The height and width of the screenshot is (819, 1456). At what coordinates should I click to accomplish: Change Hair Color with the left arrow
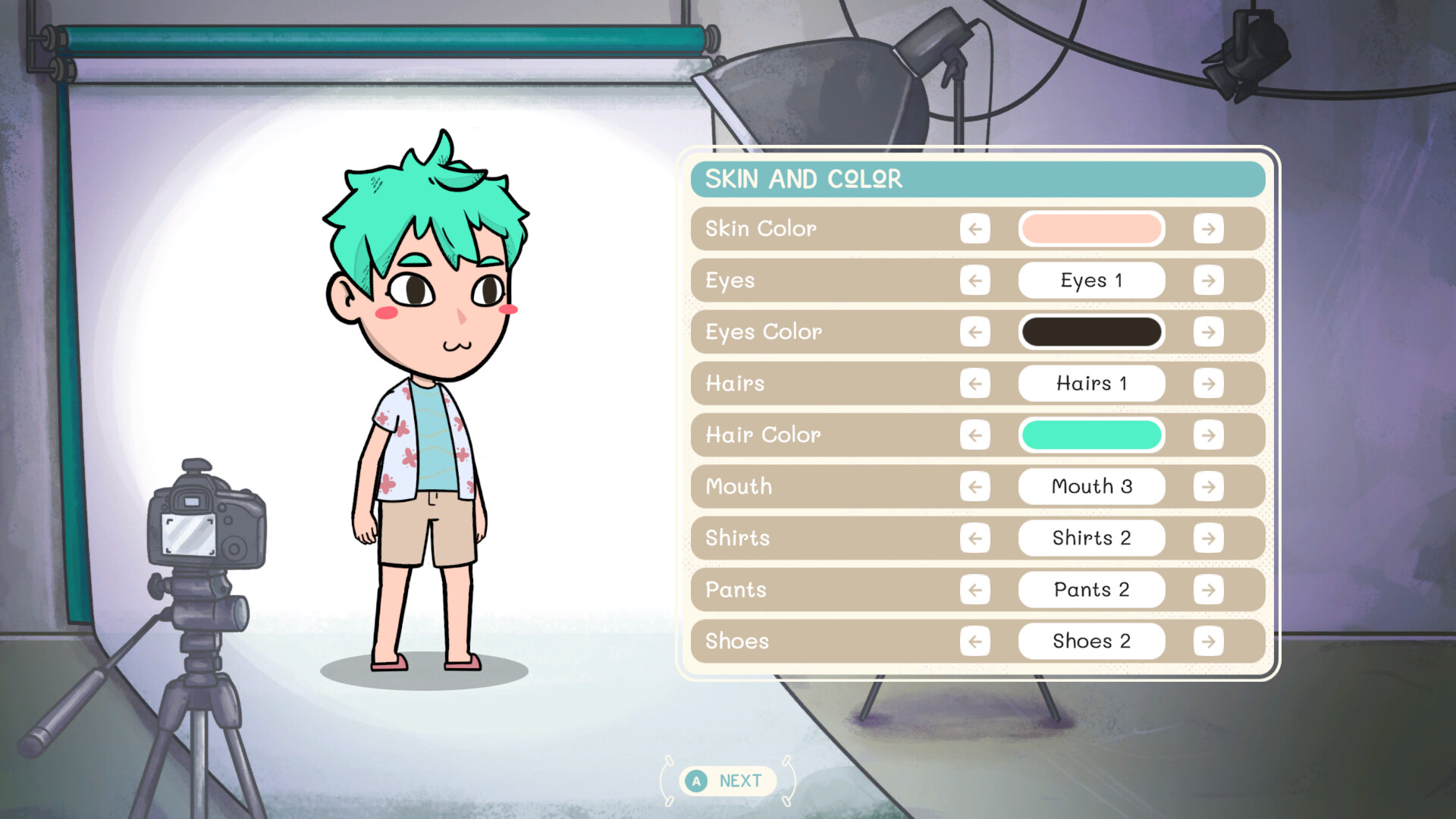click(975, 435)
